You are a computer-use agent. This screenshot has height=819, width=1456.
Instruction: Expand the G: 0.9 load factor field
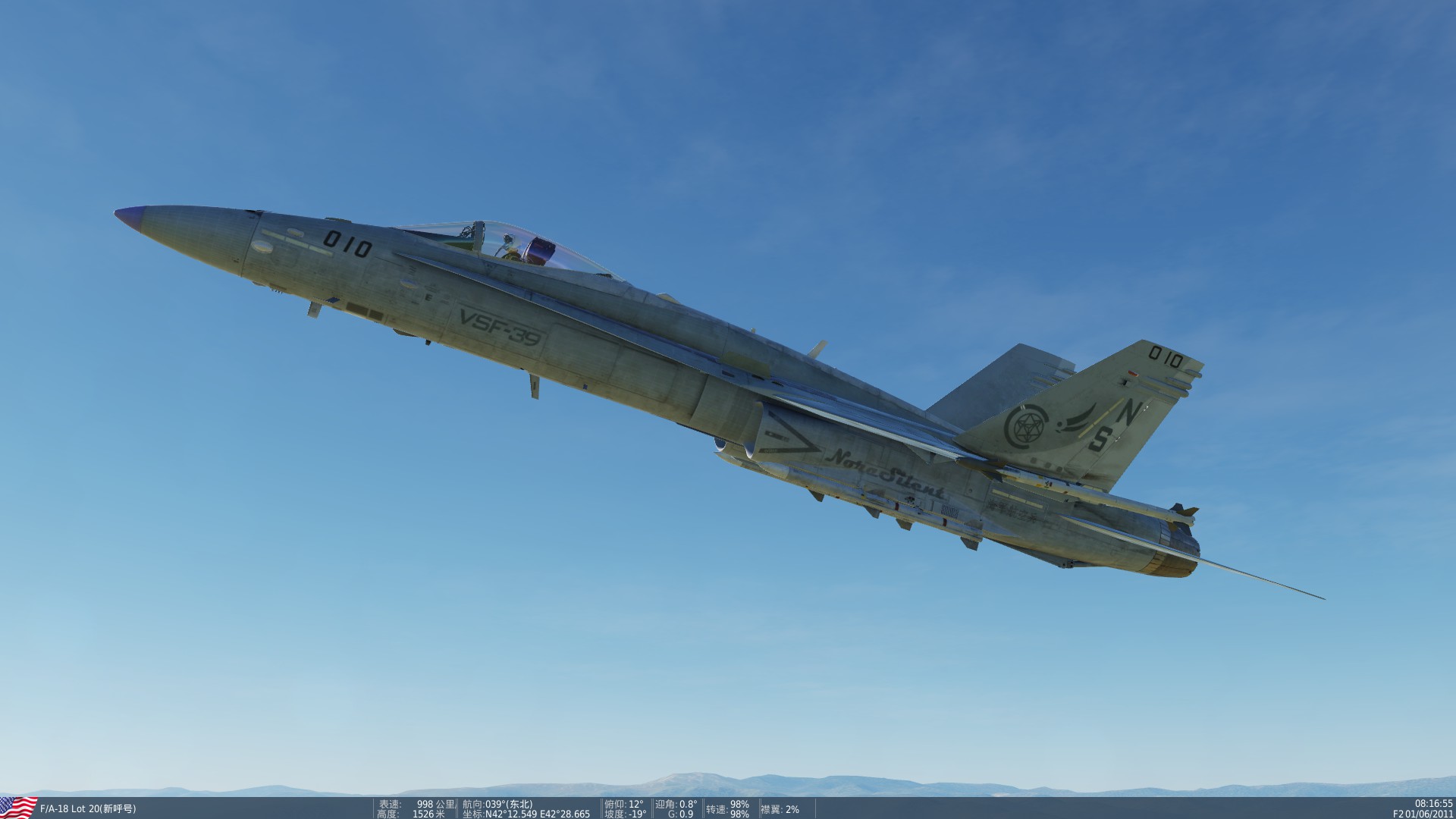(x=680, y=813)
